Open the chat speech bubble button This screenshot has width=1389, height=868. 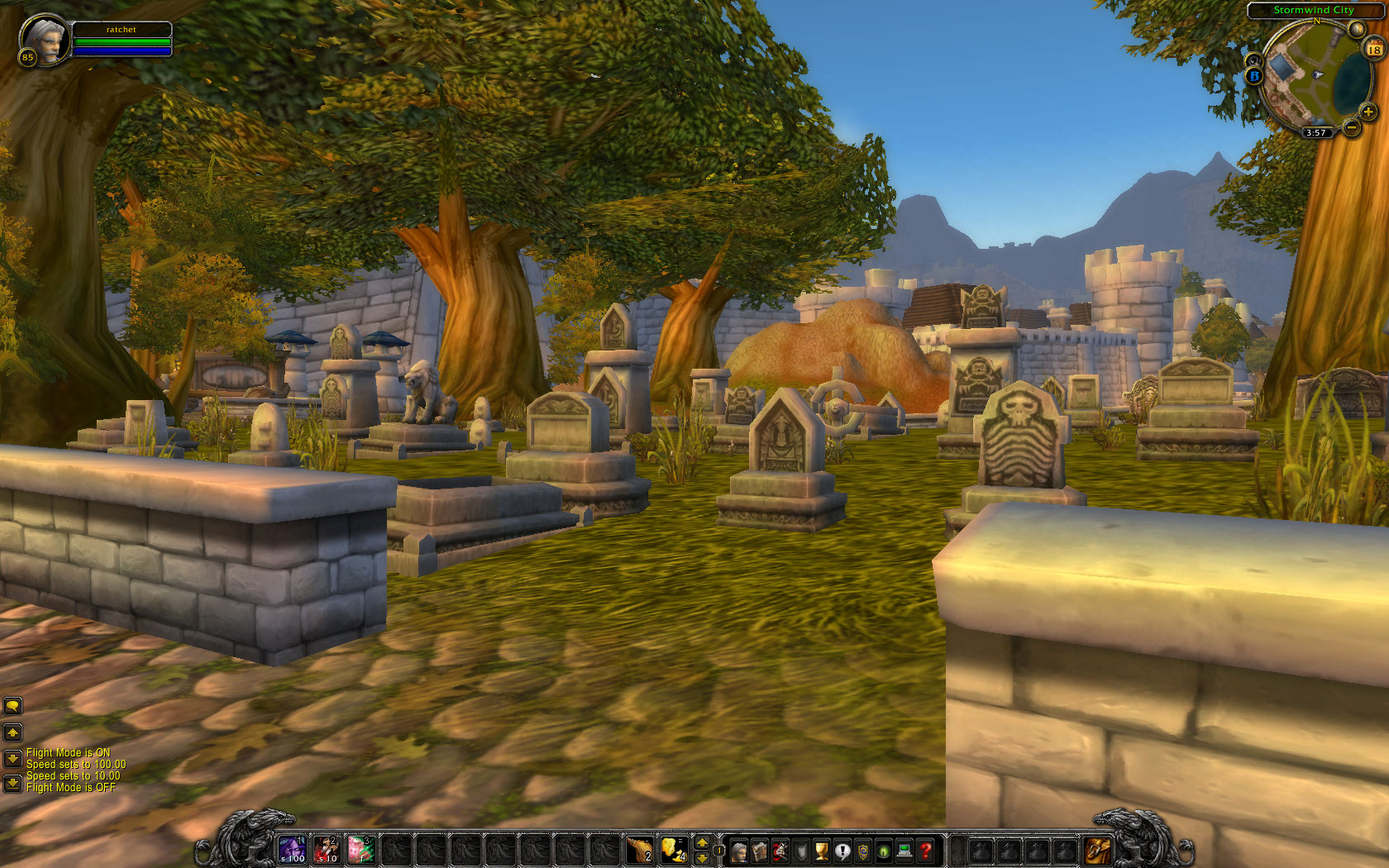(12, 705)
